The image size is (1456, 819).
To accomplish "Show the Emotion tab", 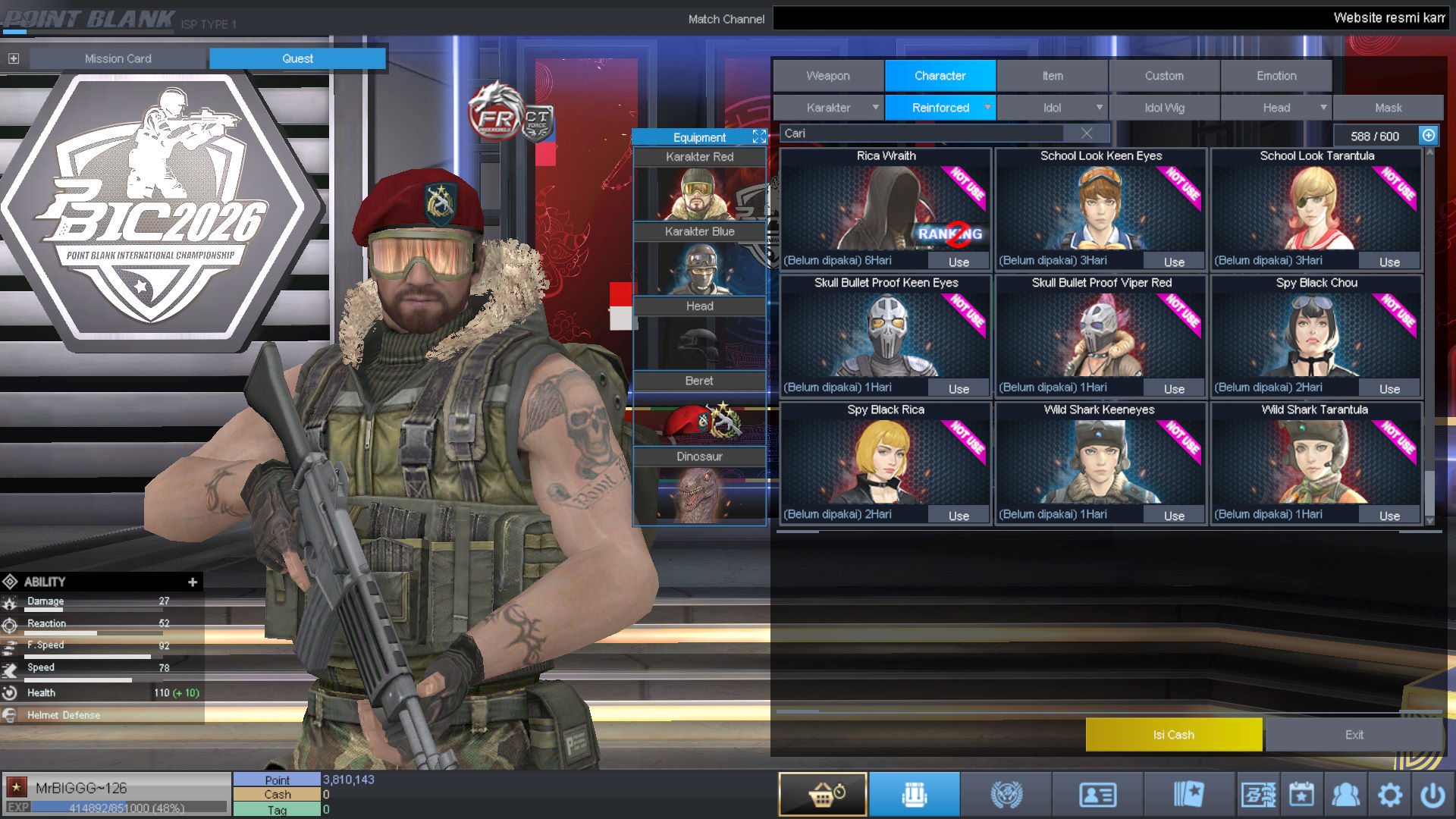I will (x=1276, y=76).
